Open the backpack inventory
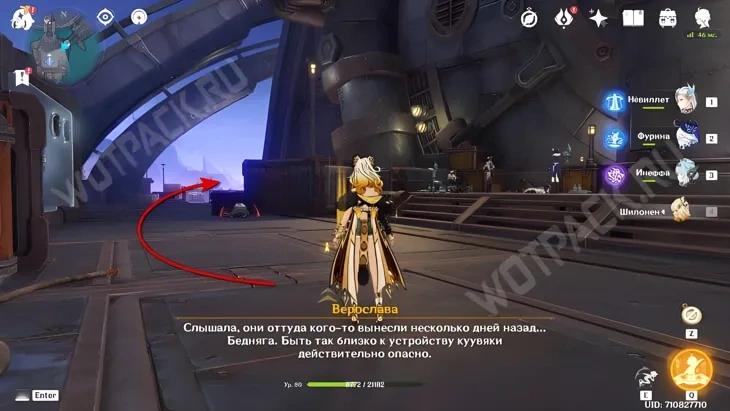 (x=667, y=18)
